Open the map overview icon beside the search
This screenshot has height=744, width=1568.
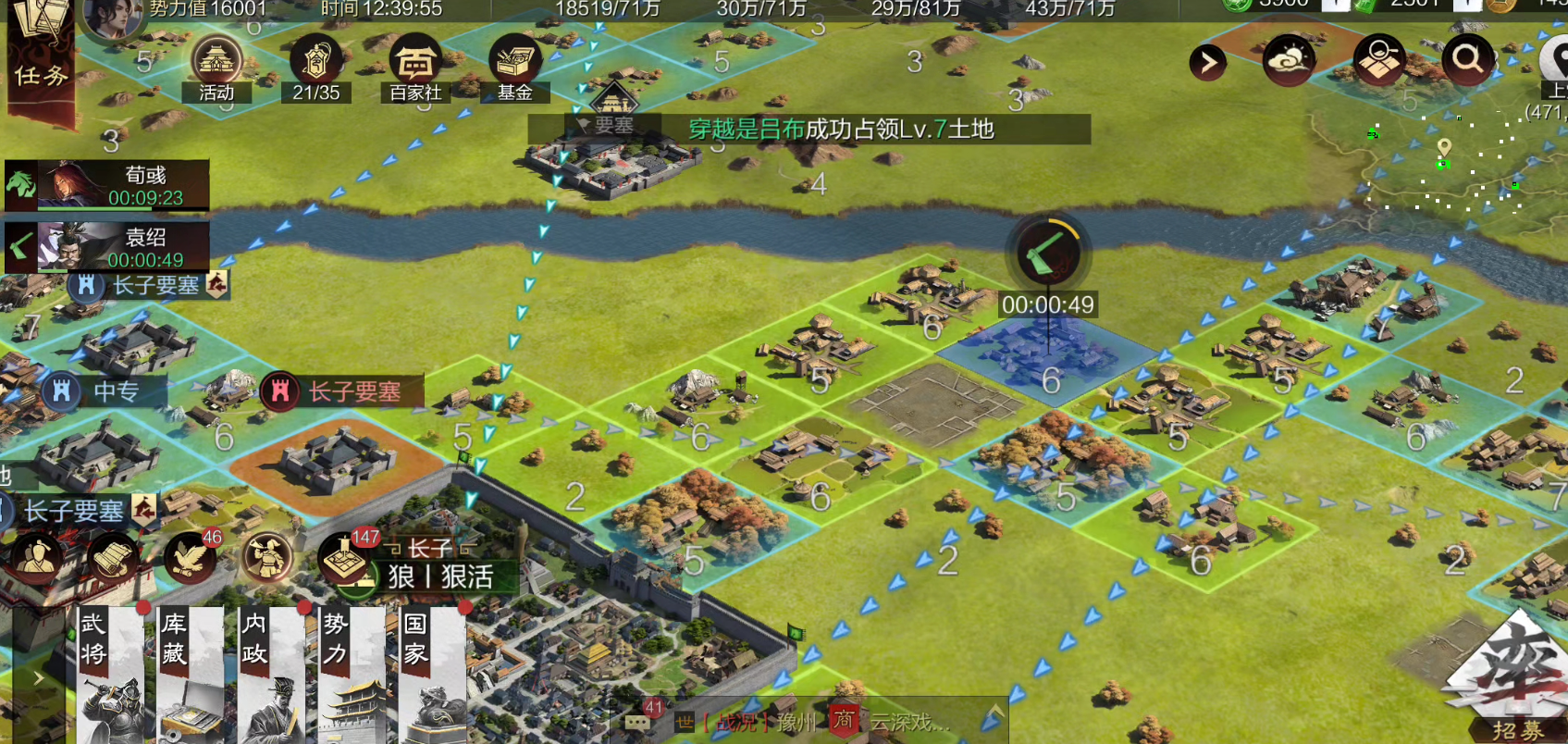click(1377, 60)
